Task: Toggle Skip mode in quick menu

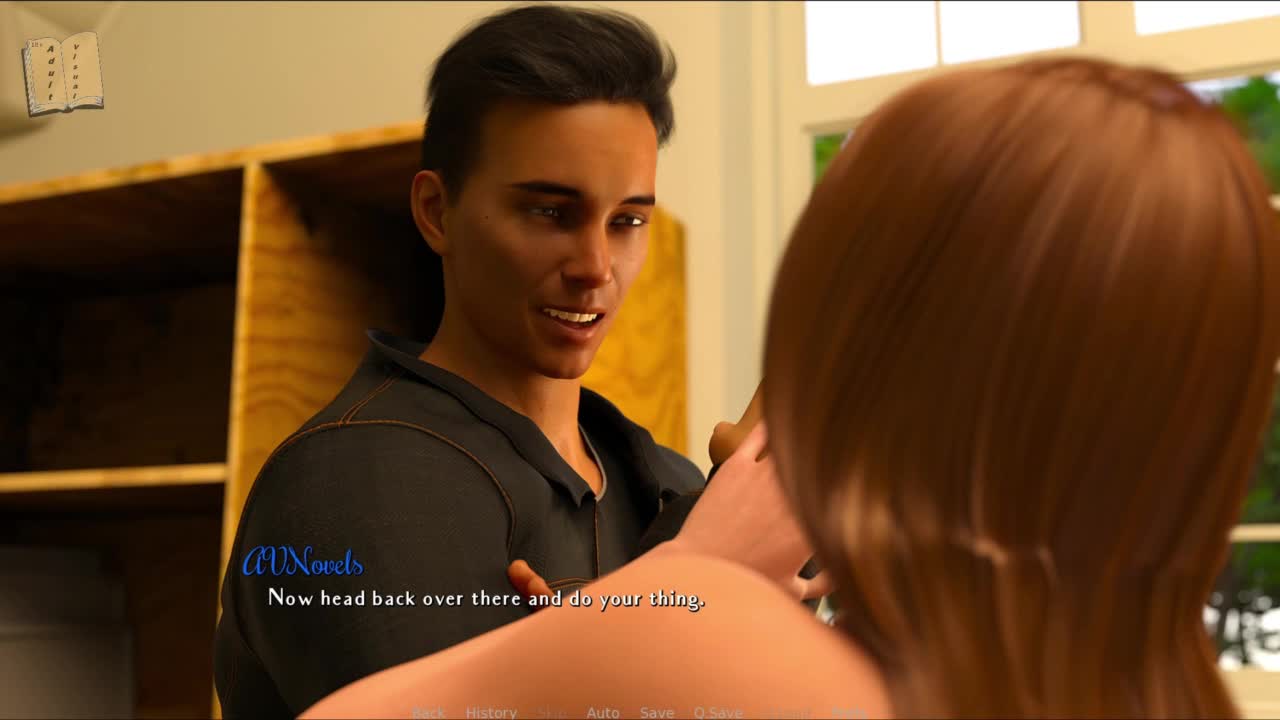Action: pos(552,713)
